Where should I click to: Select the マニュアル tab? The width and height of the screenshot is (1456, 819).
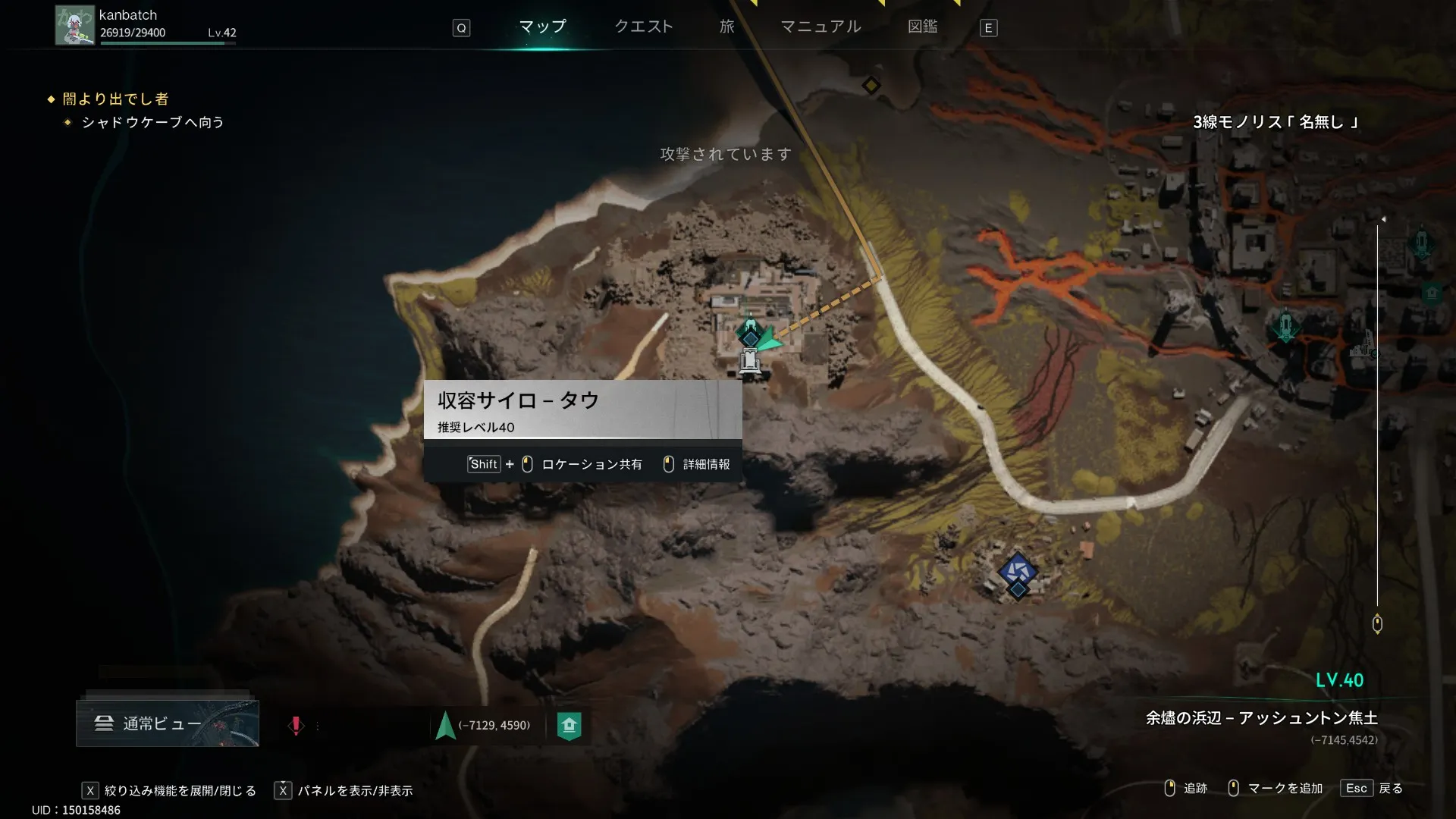tap(821, 27)
